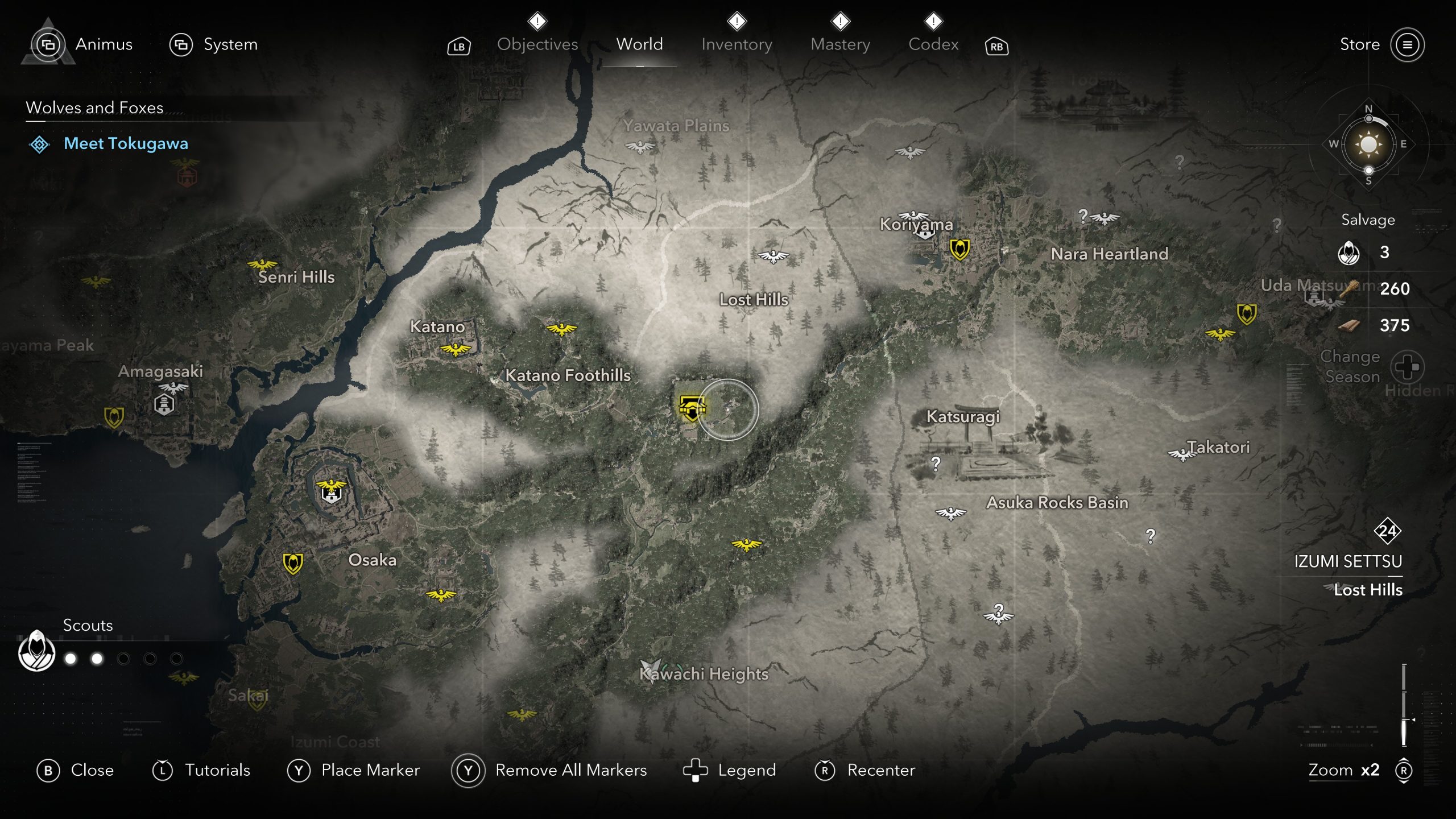Screen dimensions: 1456x819
Task: Select the Mastery tab
Action: (x=840, y=44)
